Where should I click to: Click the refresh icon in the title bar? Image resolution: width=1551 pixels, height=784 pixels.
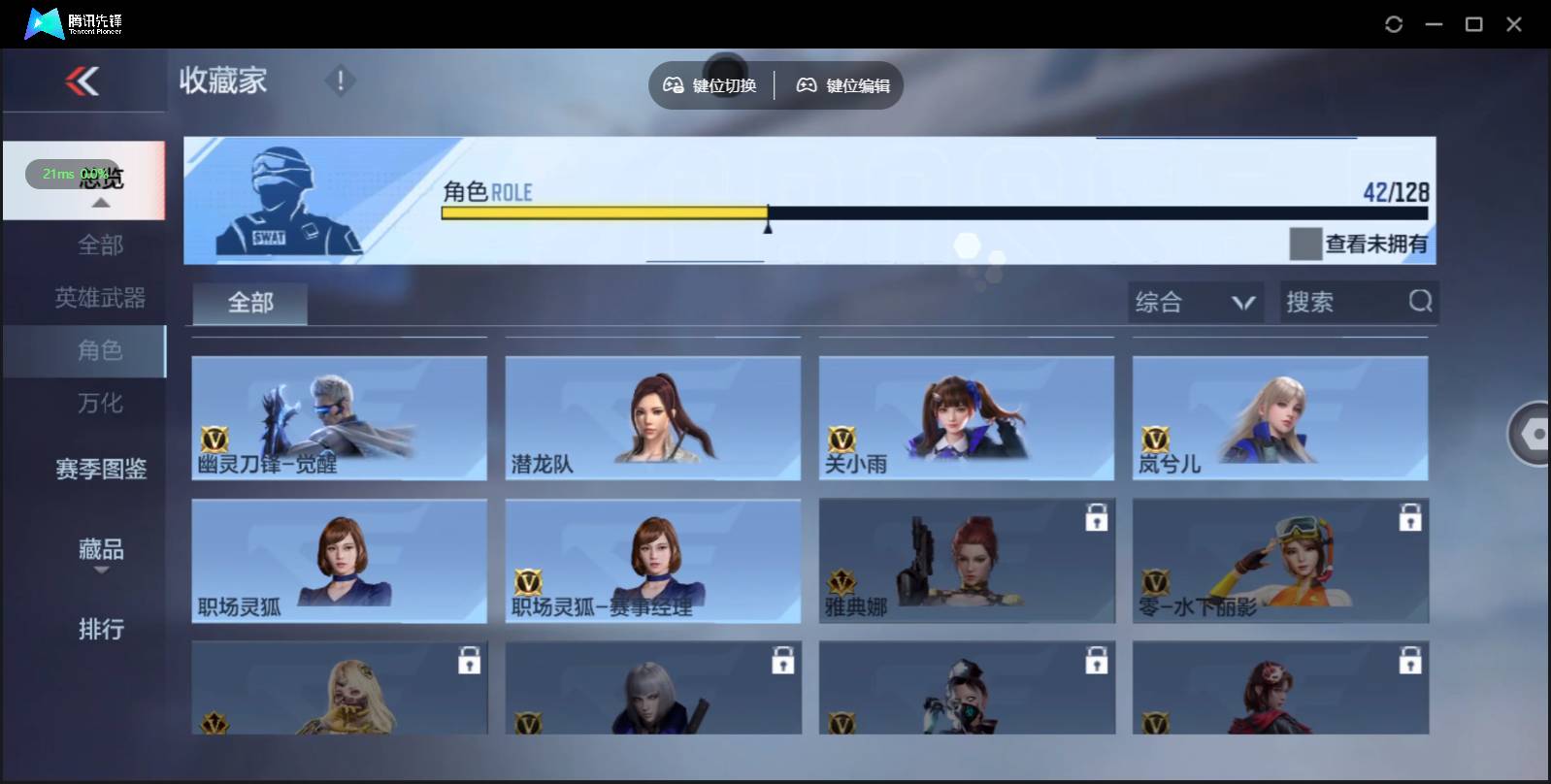[1395, 24]
